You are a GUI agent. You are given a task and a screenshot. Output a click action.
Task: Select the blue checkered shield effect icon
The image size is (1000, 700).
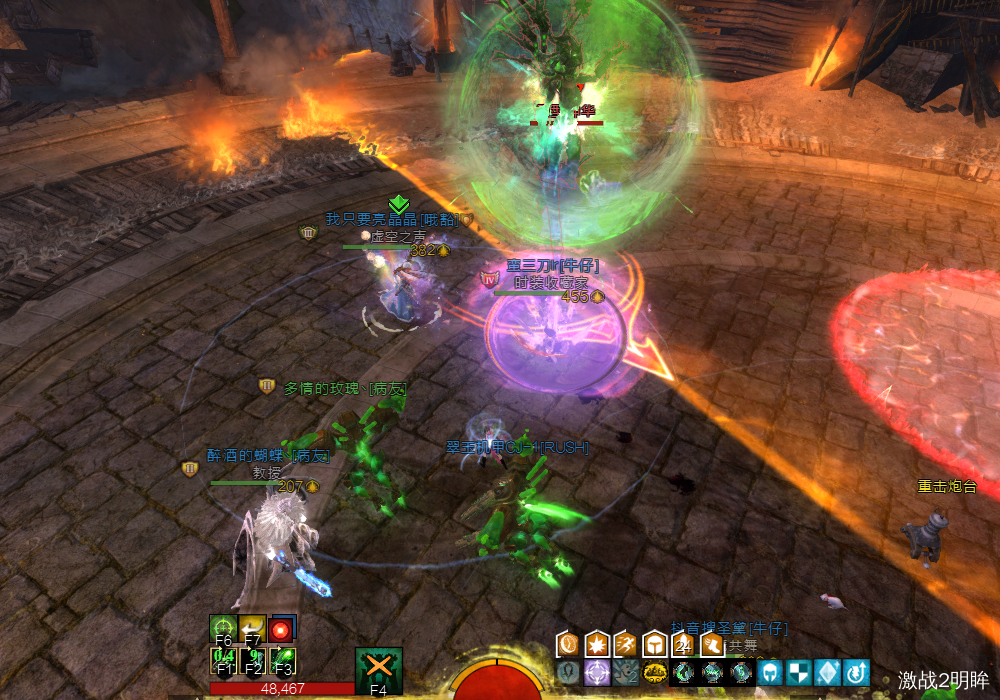tap(799, 672)
